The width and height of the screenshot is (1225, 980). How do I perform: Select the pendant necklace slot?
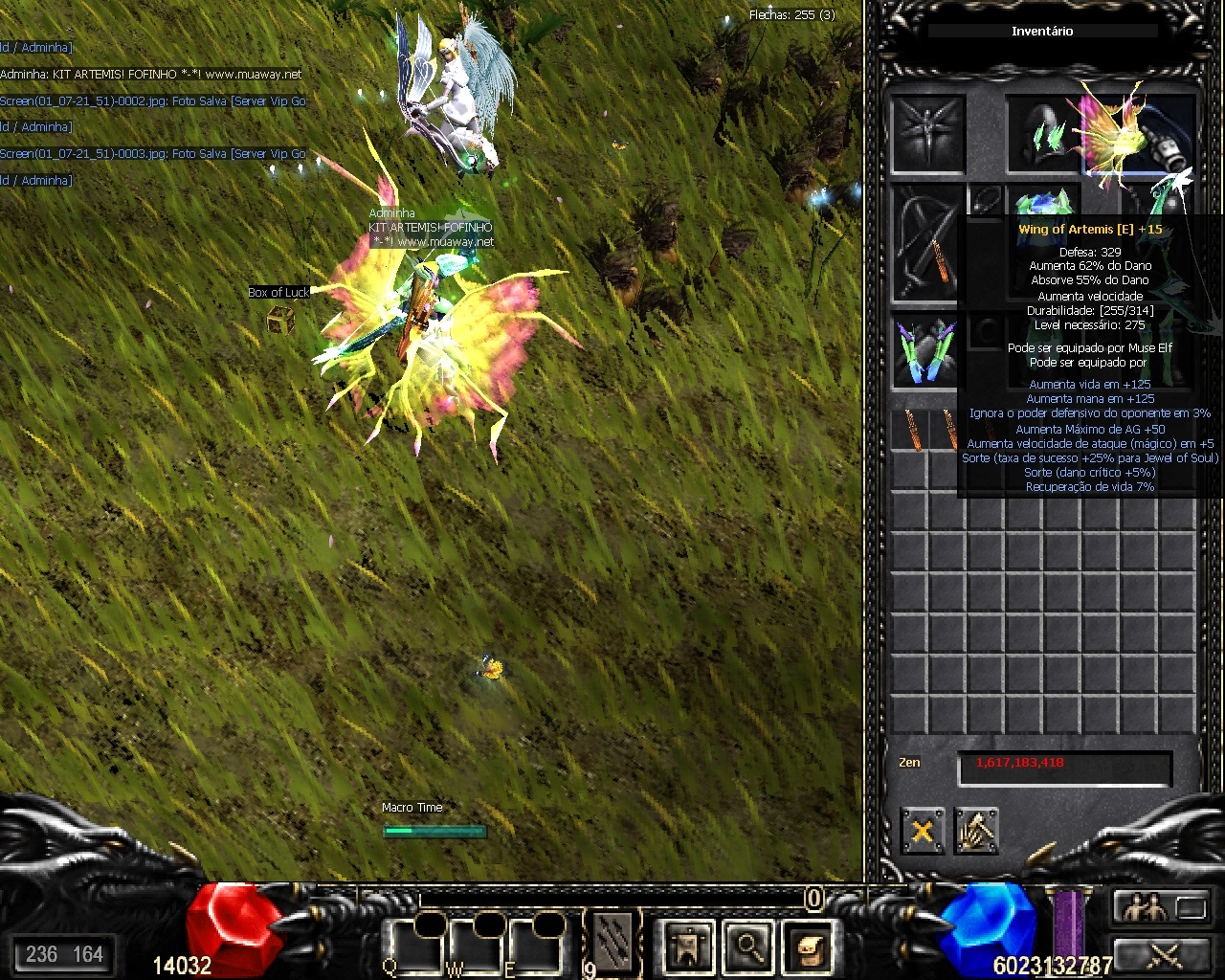click(986, 199)
